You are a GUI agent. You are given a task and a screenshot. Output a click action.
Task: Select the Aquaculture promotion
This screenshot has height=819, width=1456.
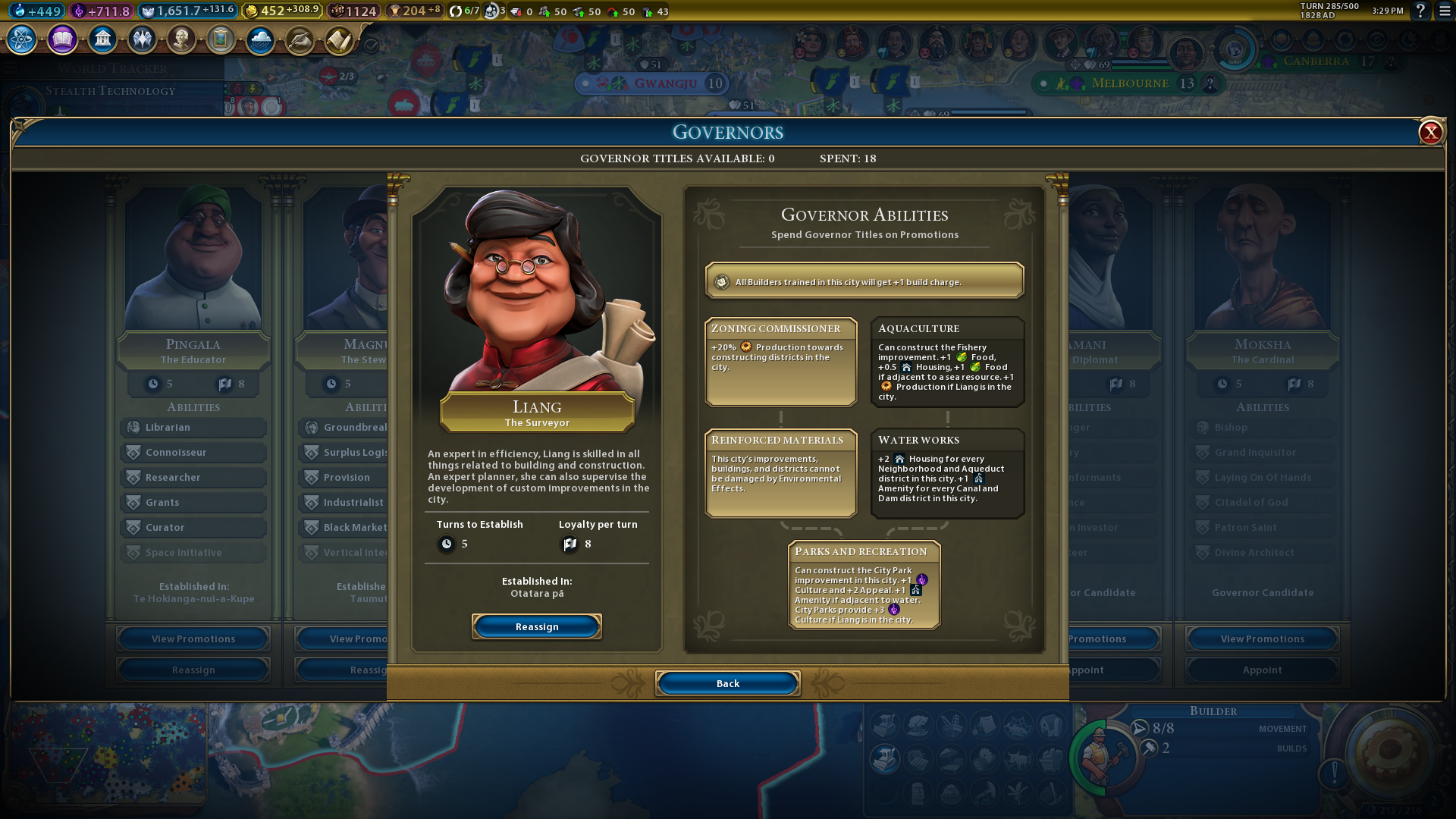click(x=947, y=362)
